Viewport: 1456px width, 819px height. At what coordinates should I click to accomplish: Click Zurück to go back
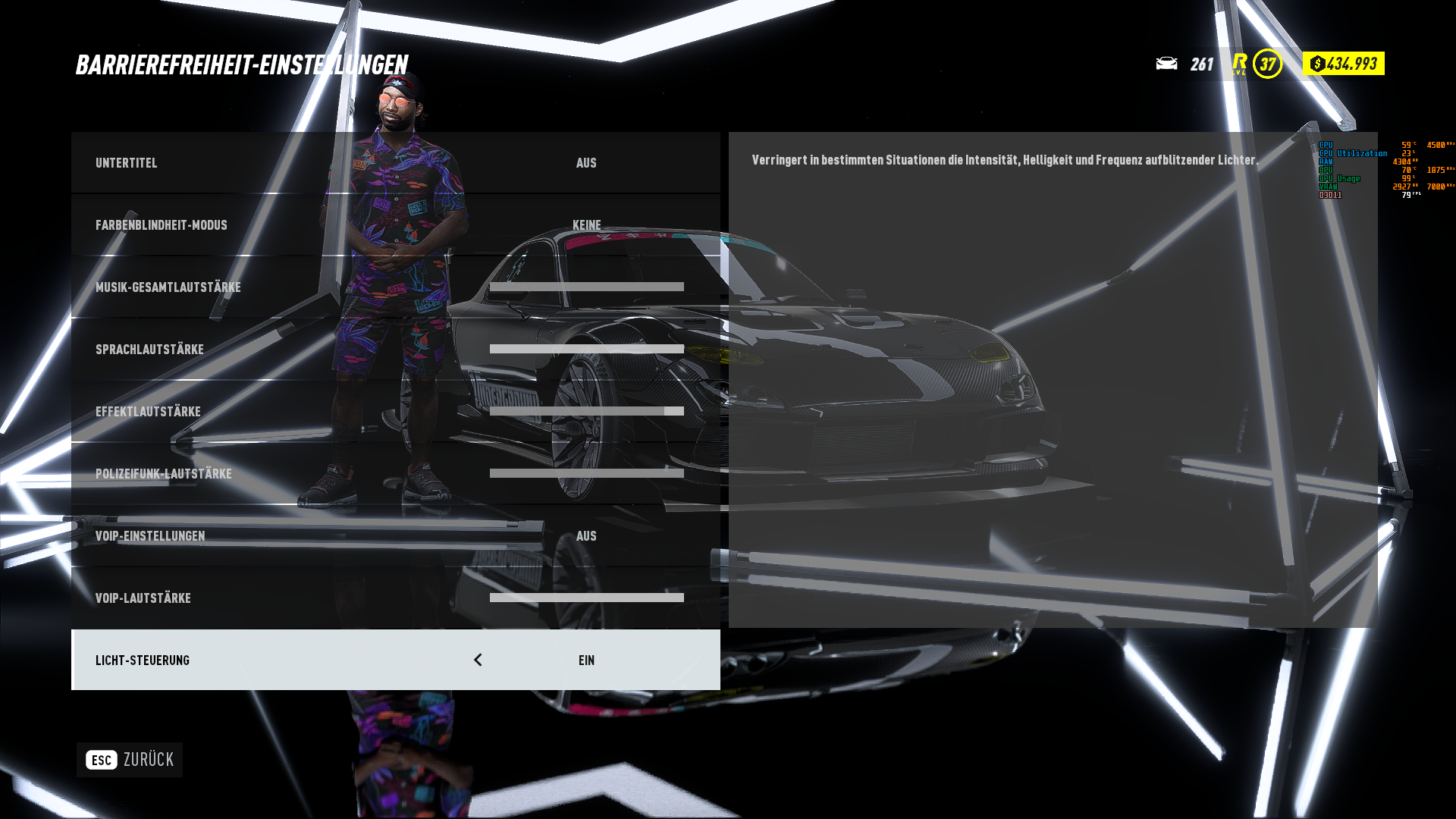coord(150,759)
